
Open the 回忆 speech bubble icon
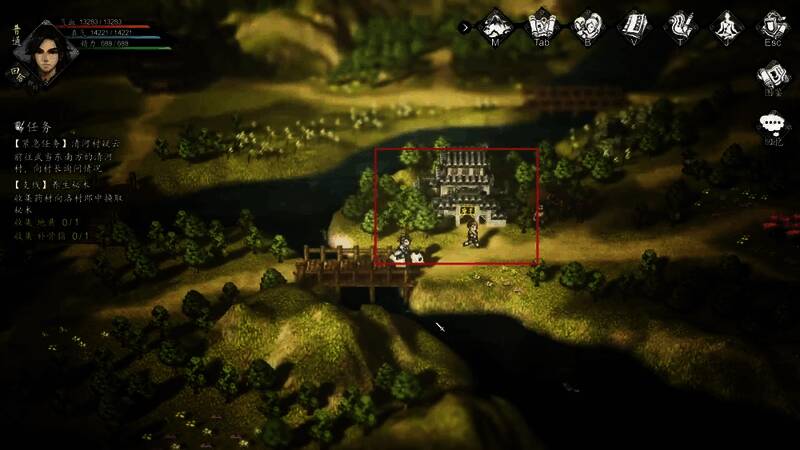click(772, 126)
